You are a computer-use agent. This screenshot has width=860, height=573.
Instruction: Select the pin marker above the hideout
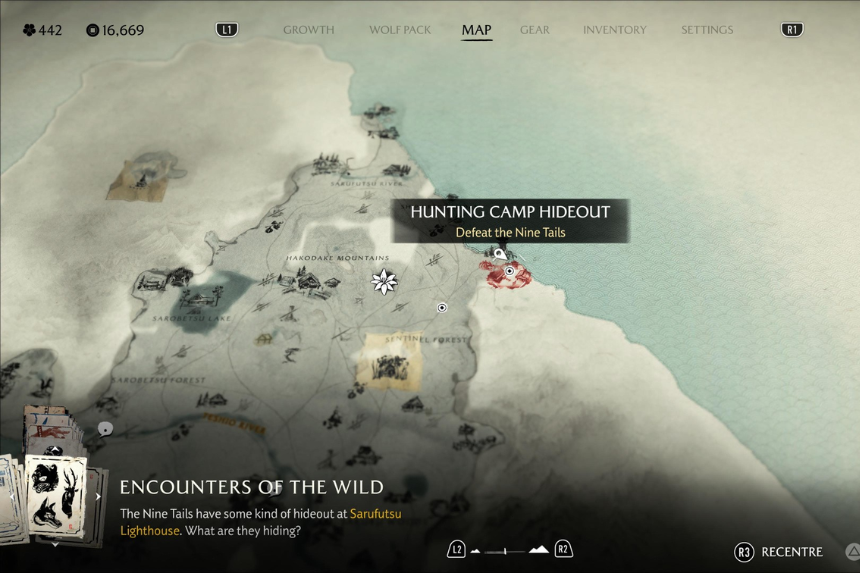pos(500,254)
